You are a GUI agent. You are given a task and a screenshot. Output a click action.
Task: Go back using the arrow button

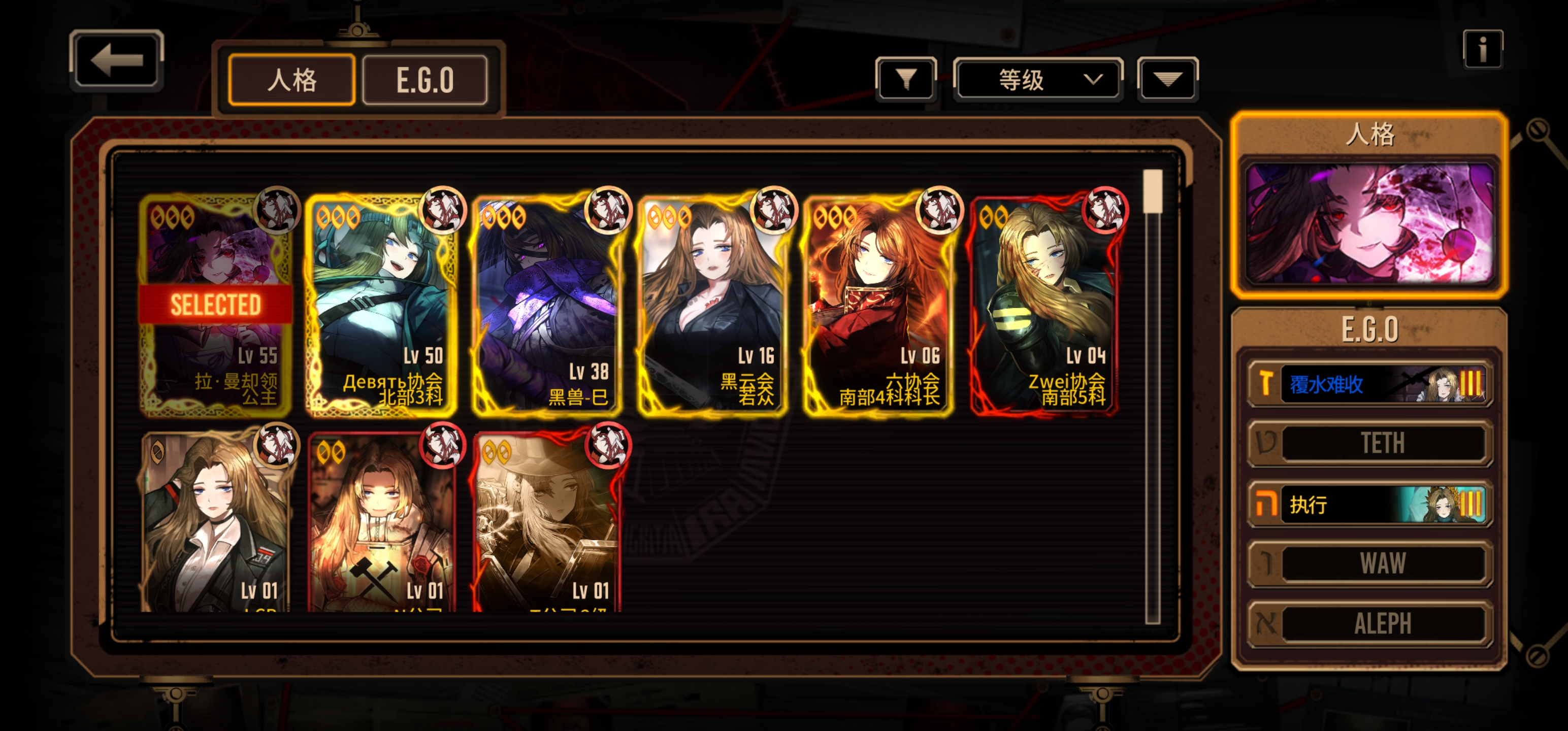click(x=116, y=60)
